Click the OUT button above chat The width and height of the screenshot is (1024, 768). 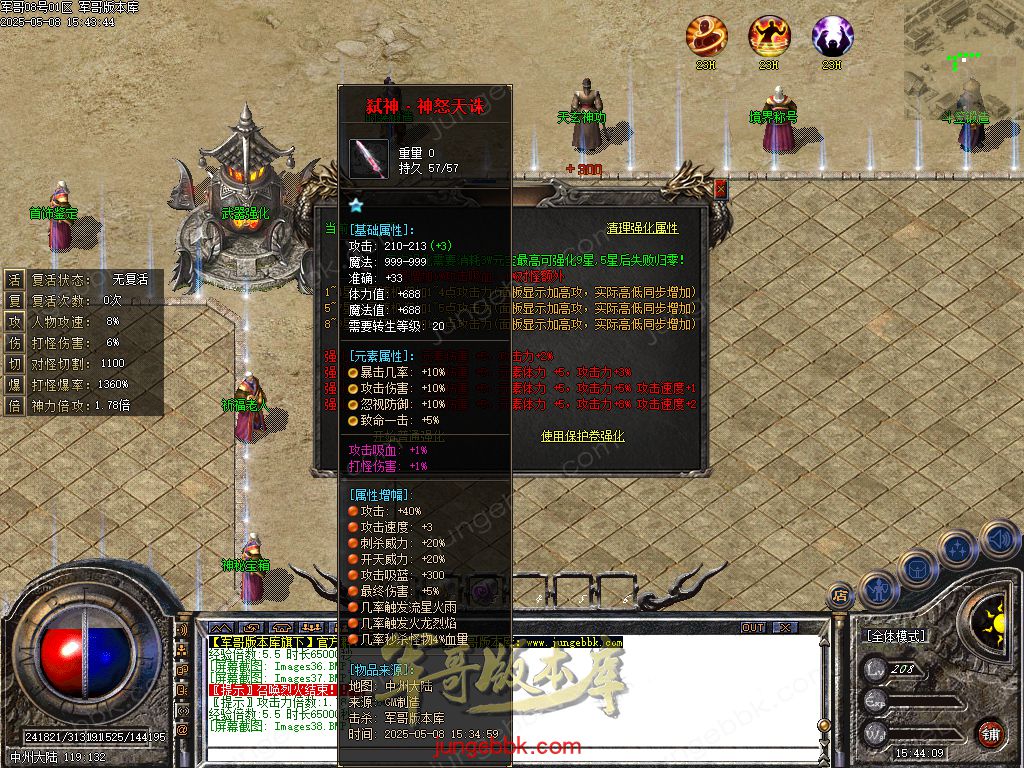pos(753,628)
